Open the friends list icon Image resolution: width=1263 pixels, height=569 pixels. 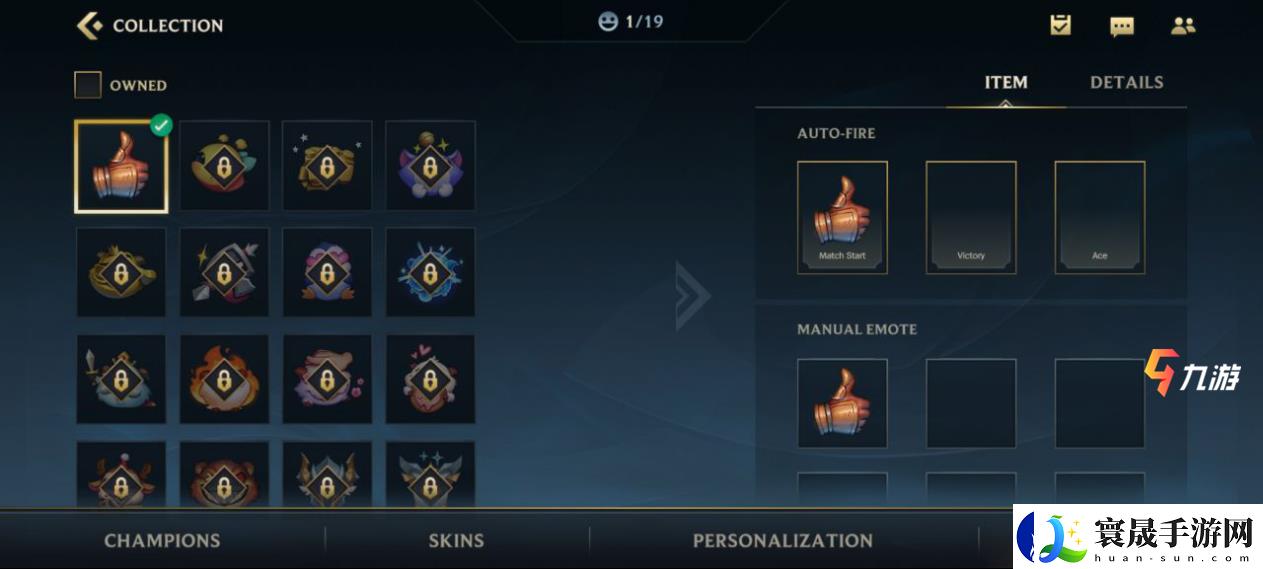tap(1183, 26)
